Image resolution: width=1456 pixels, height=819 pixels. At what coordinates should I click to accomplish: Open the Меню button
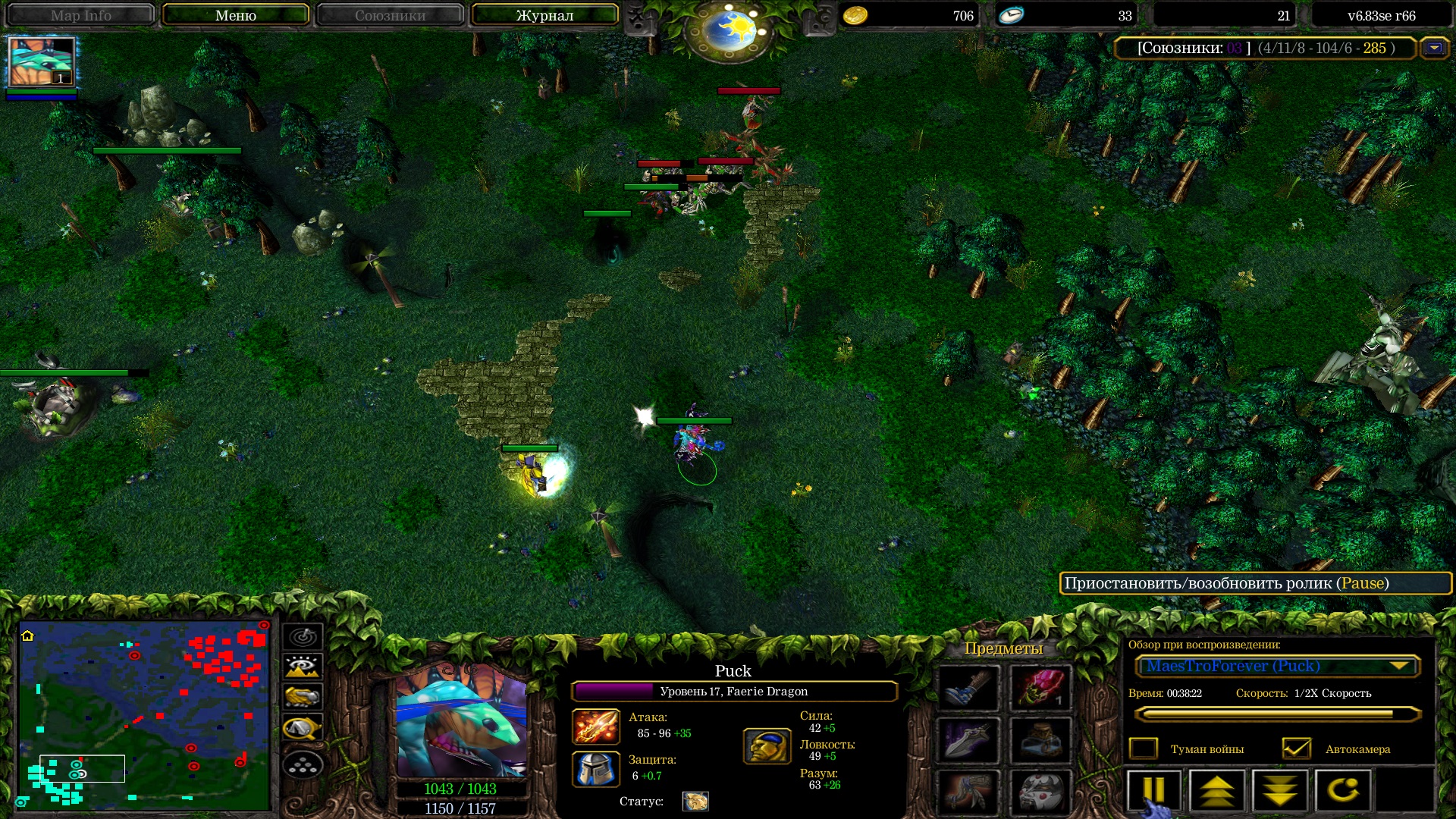click(235, 15)
